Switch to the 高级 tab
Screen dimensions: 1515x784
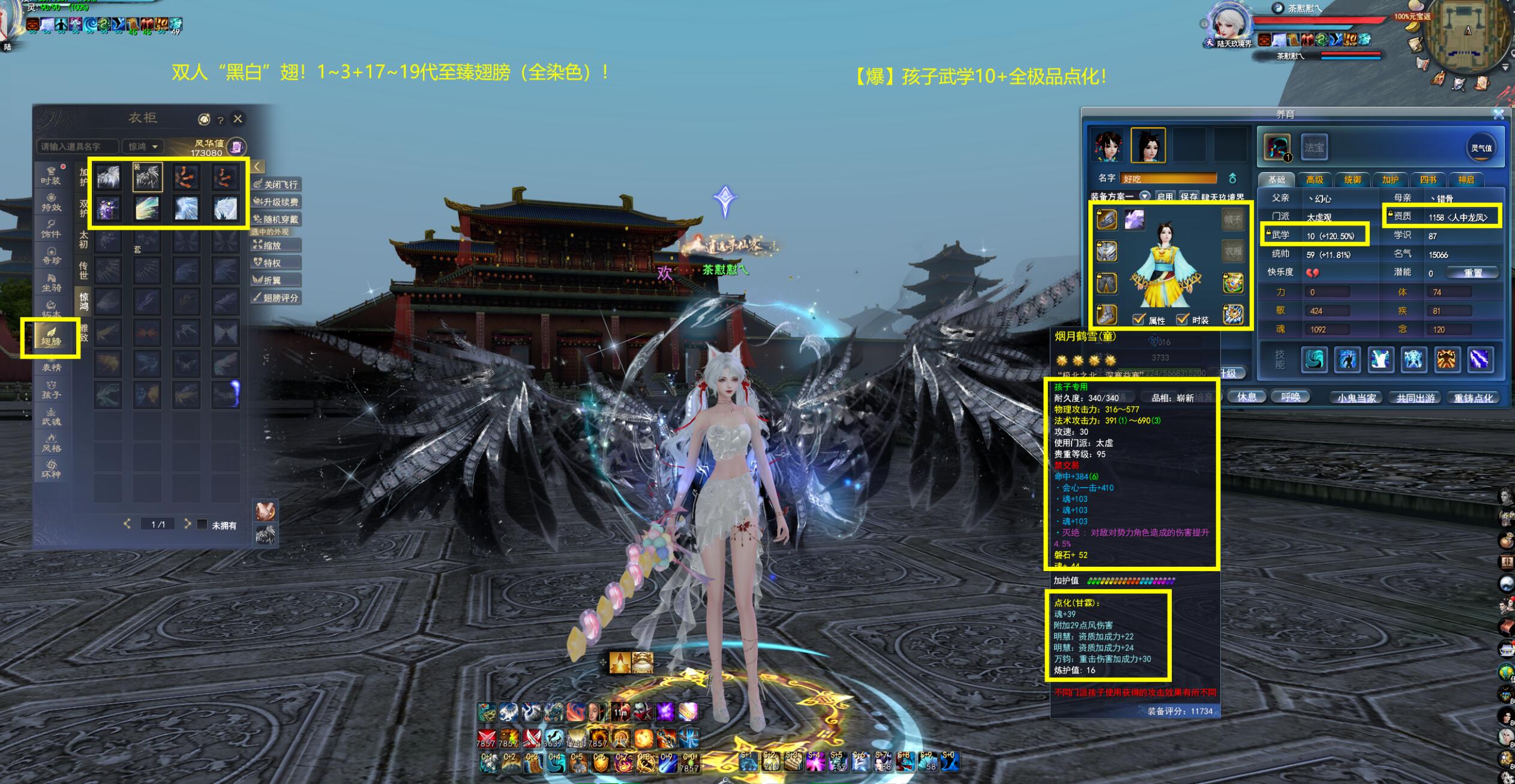click(1314, 179)
